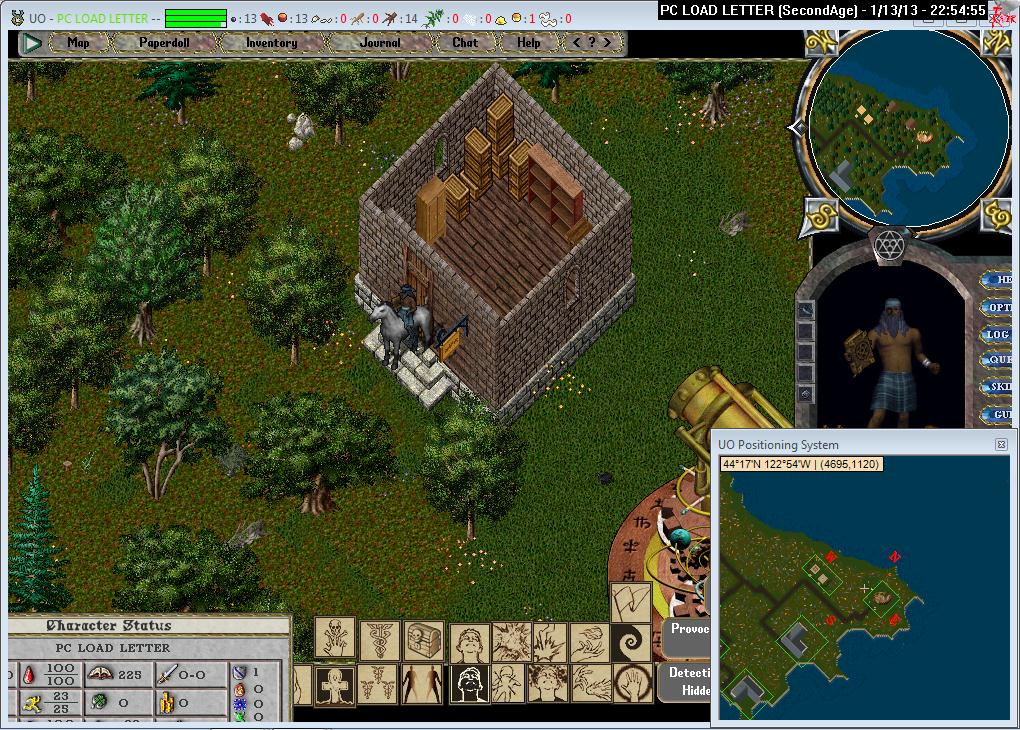The width and height of the screenshot is (1020, 730).
Task: Open the Skills list from the paperdoll
Action: (999, 387)
